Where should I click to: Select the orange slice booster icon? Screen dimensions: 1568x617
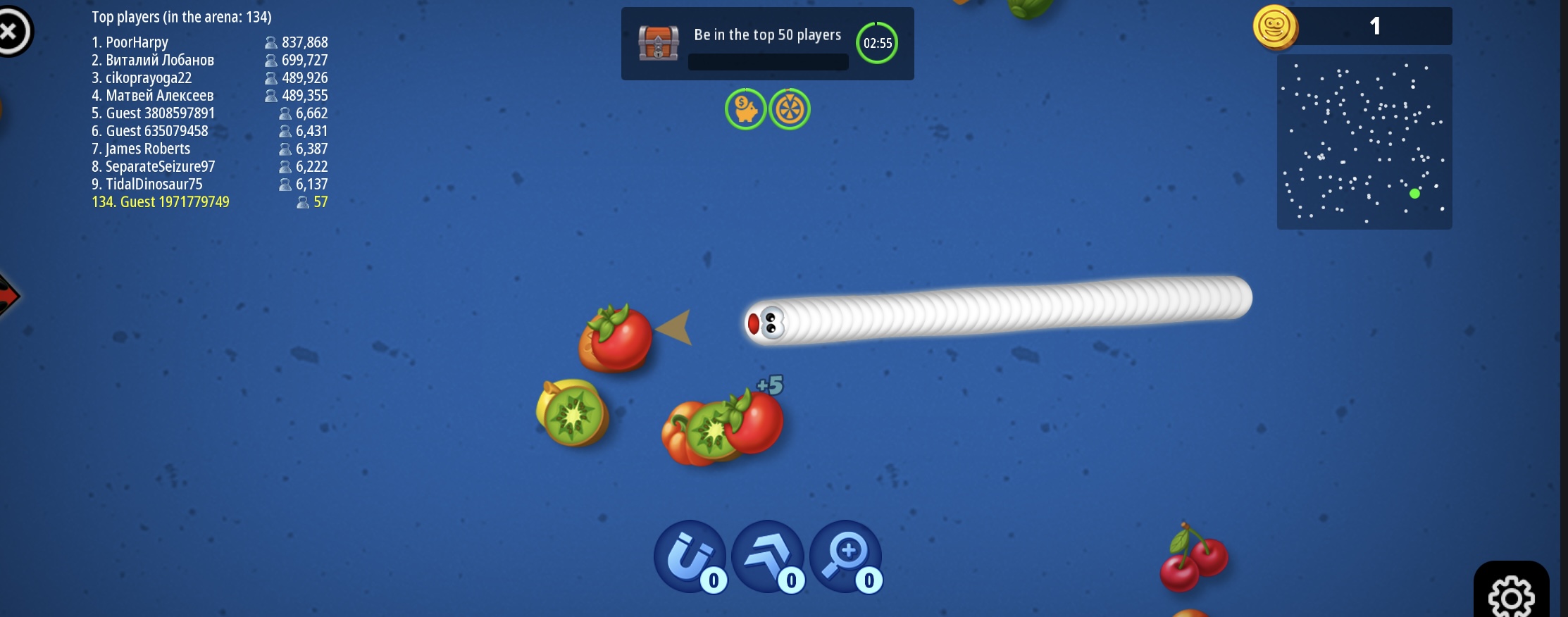790,109
